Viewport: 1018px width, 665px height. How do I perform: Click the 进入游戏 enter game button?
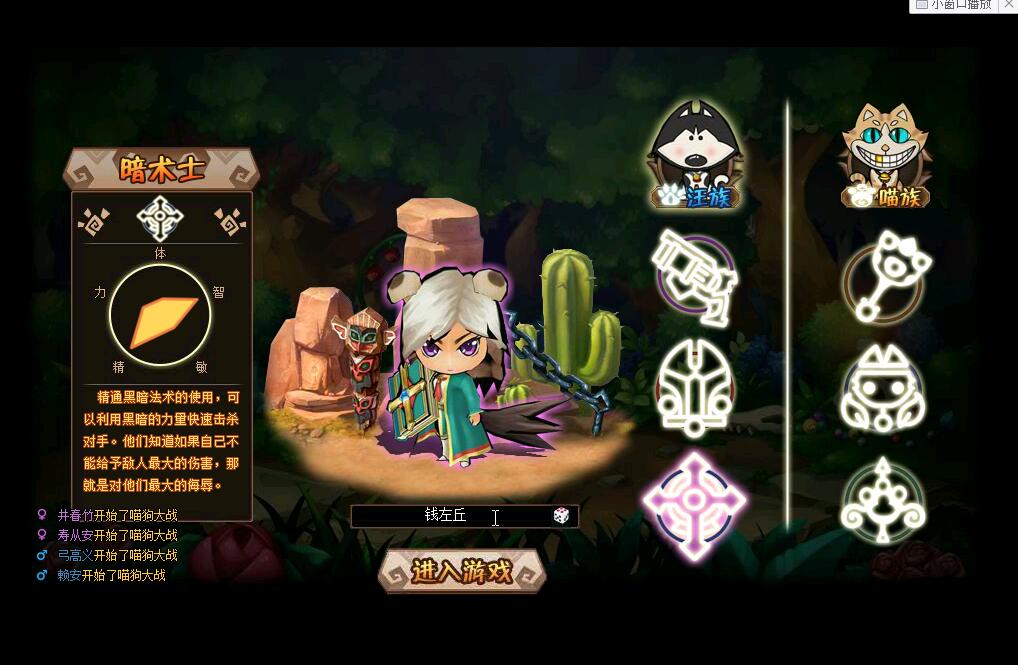(x=462, y=571)
